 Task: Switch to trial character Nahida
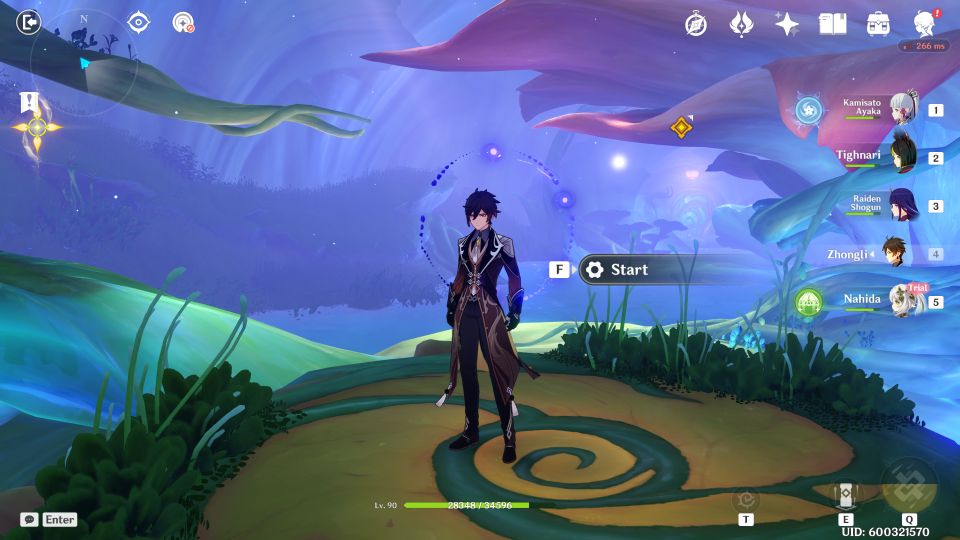(903, 300)
